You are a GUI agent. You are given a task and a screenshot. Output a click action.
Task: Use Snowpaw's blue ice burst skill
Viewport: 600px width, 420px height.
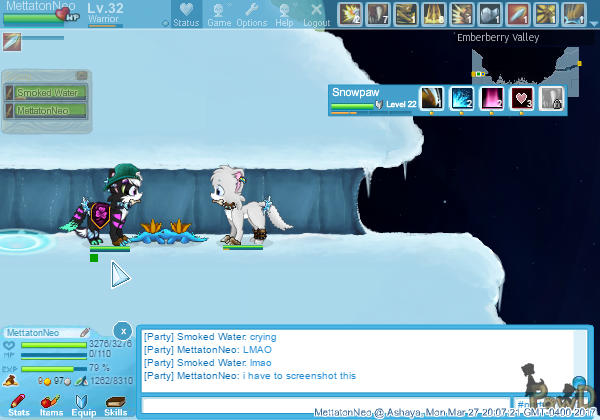(x=463, y=98)
